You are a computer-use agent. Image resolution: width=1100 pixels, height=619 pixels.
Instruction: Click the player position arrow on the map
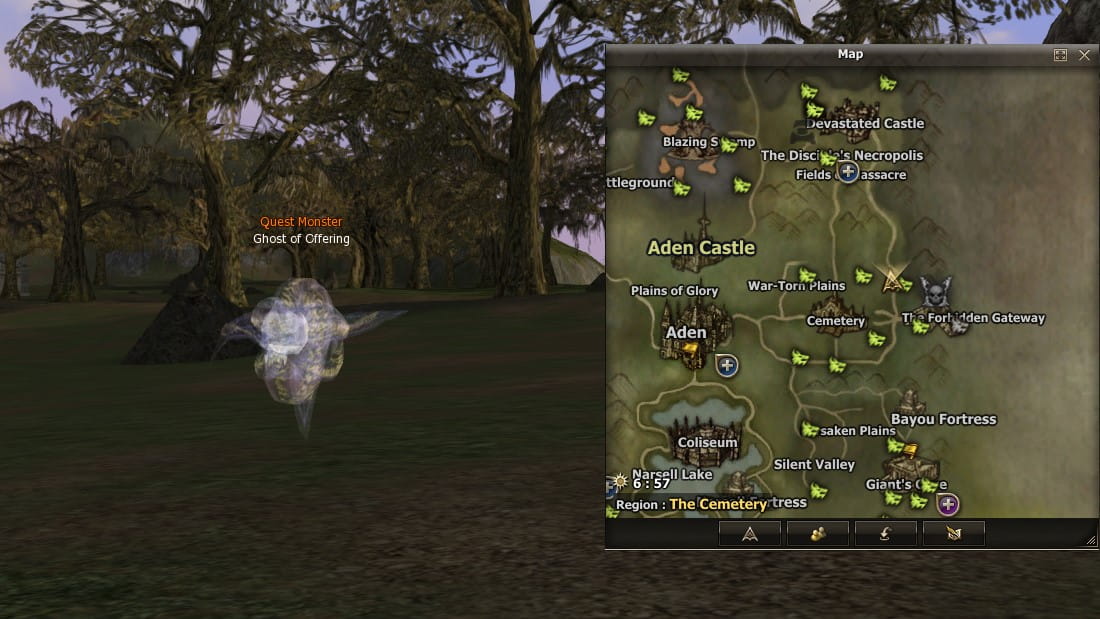[x=892, y=280]
